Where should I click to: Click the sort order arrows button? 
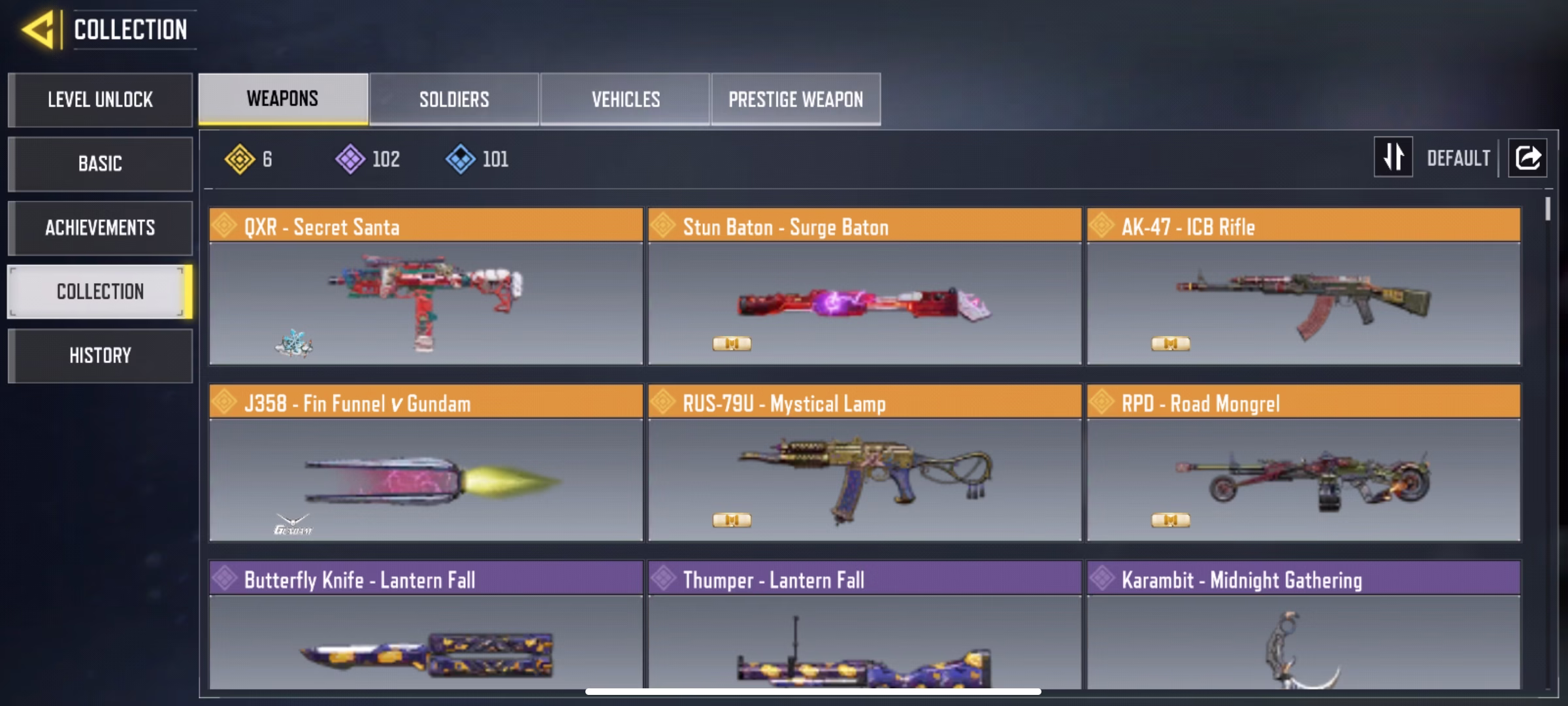click(x=1393, y=157)
